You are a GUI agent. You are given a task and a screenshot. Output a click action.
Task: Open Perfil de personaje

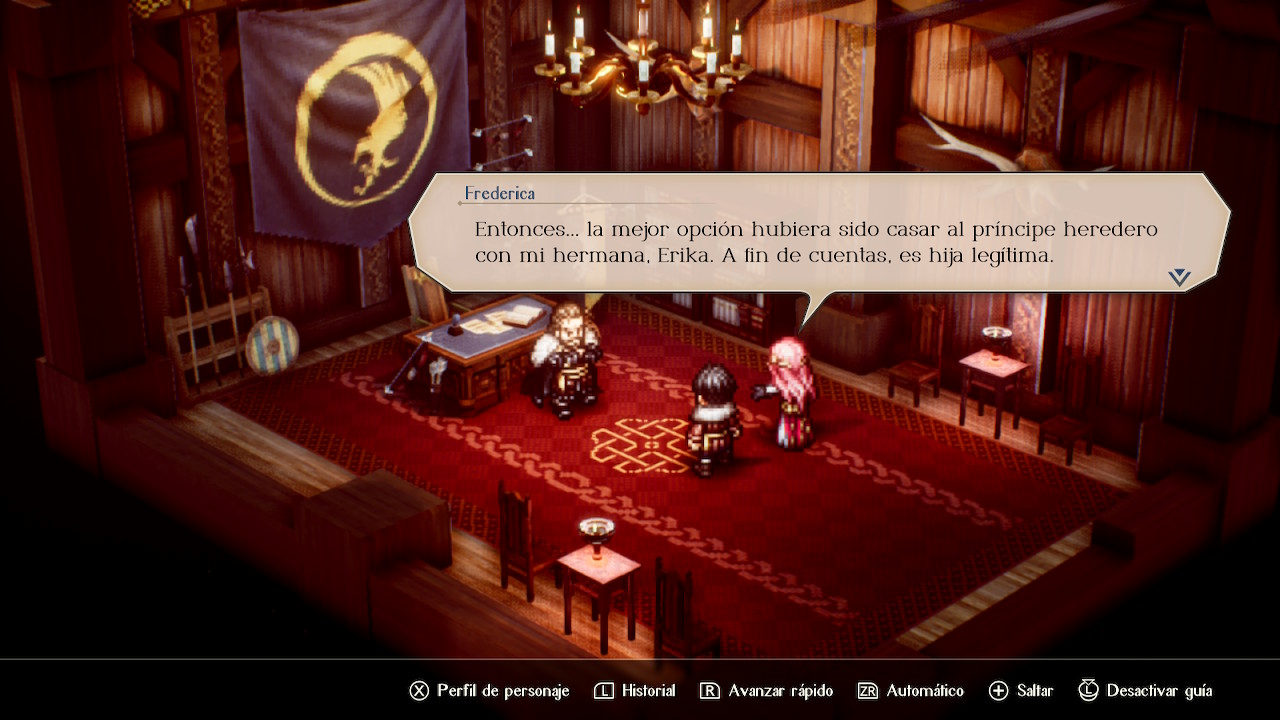pyautogui.click(x=489, y=691)
